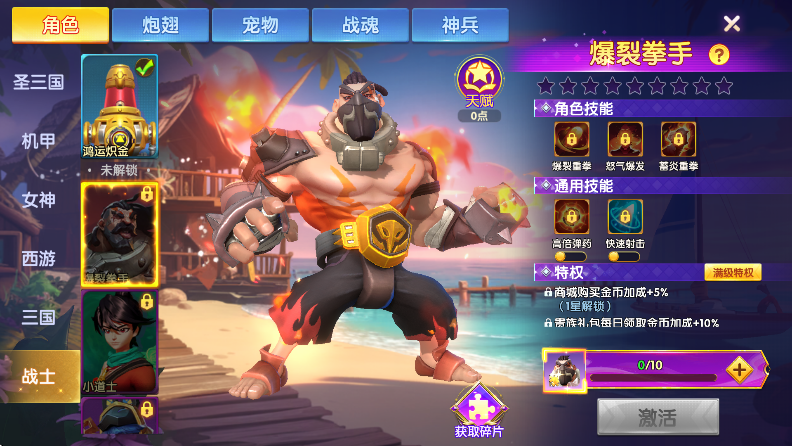792x446 pixels.
Task: Click the 激活 activate button
Action: tap(657, 416)
